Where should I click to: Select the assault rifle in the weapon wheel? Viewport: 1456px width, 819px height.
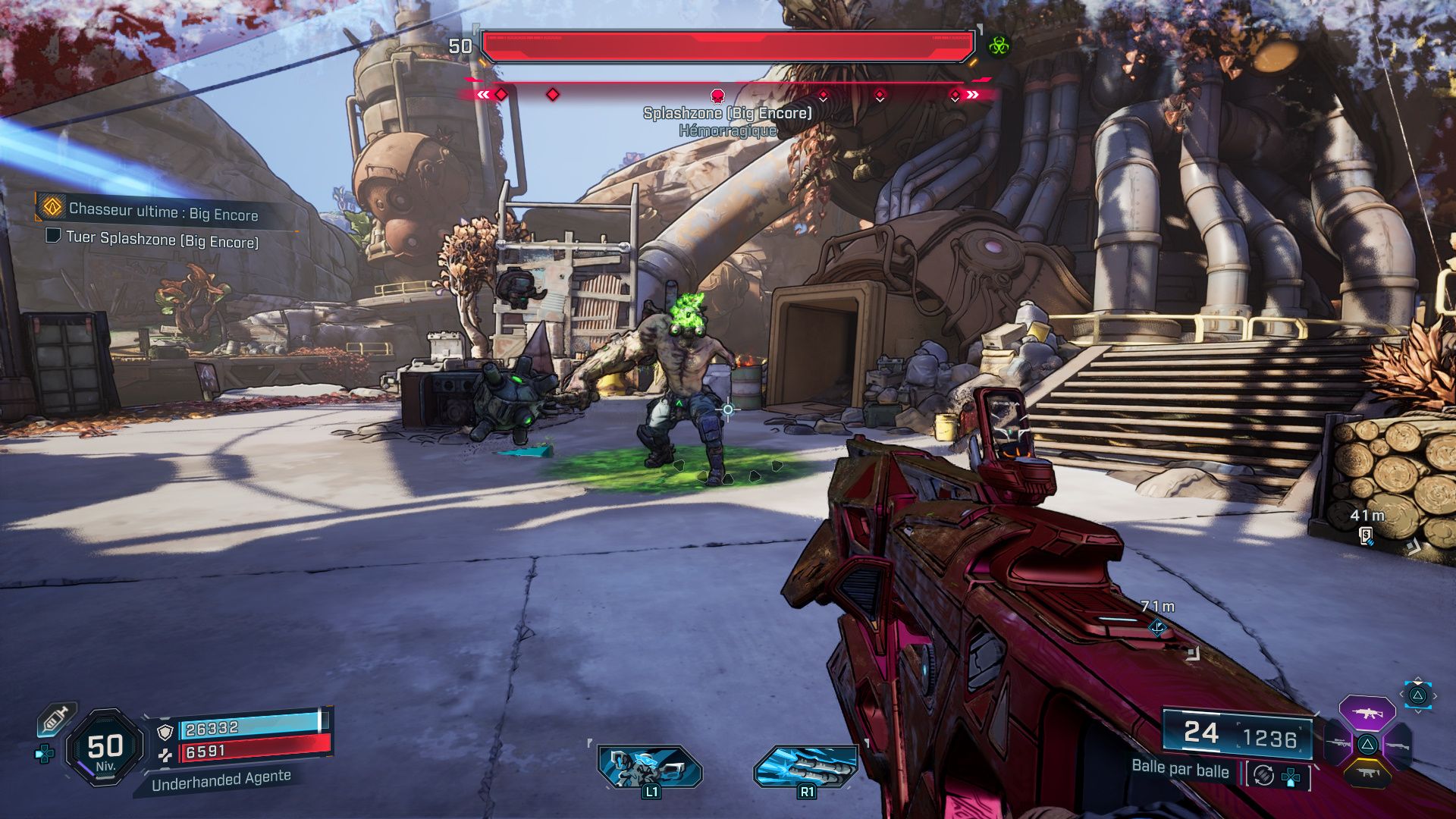1367,713
